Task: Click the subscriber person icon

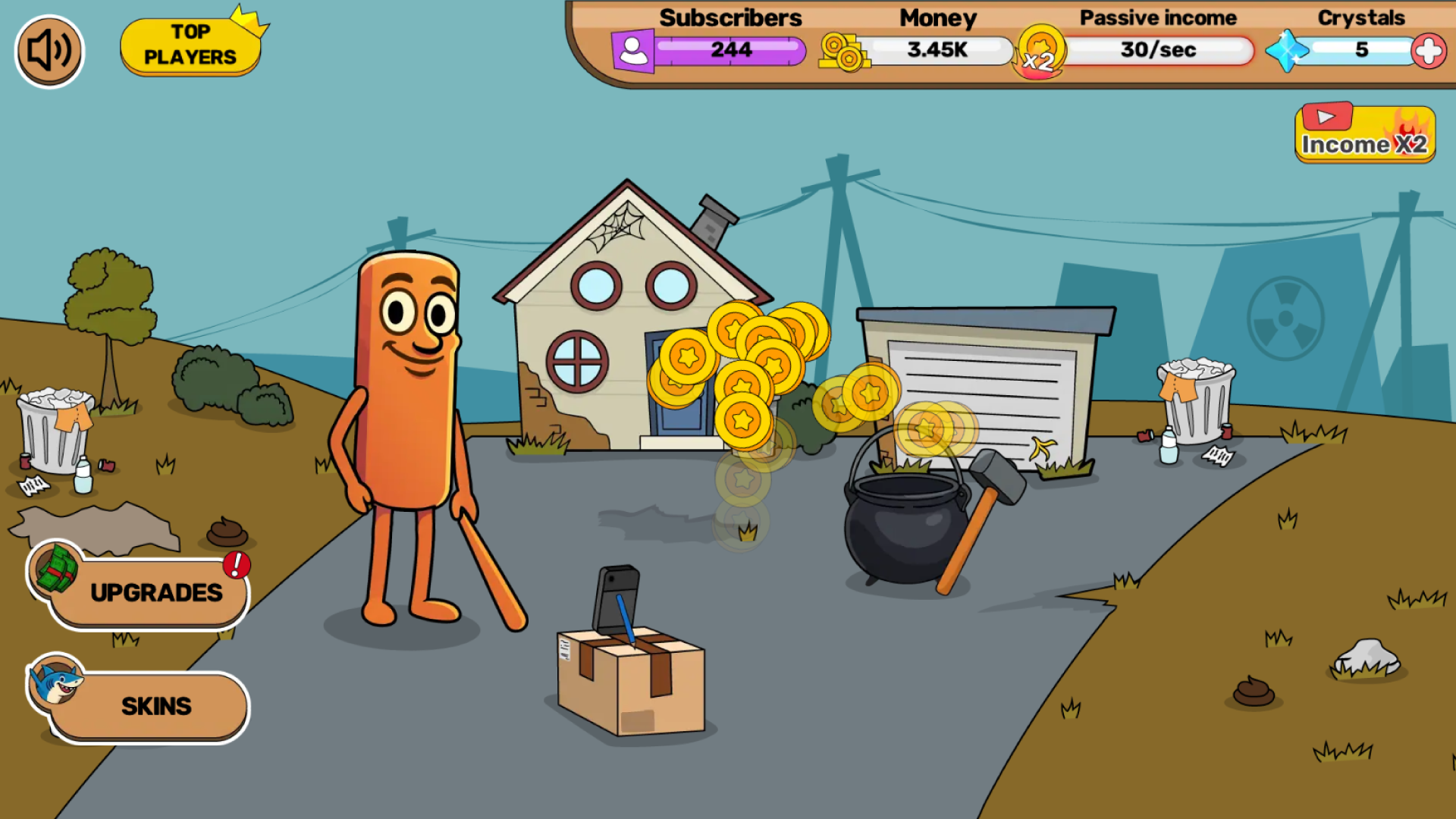Action: point(632,50)
